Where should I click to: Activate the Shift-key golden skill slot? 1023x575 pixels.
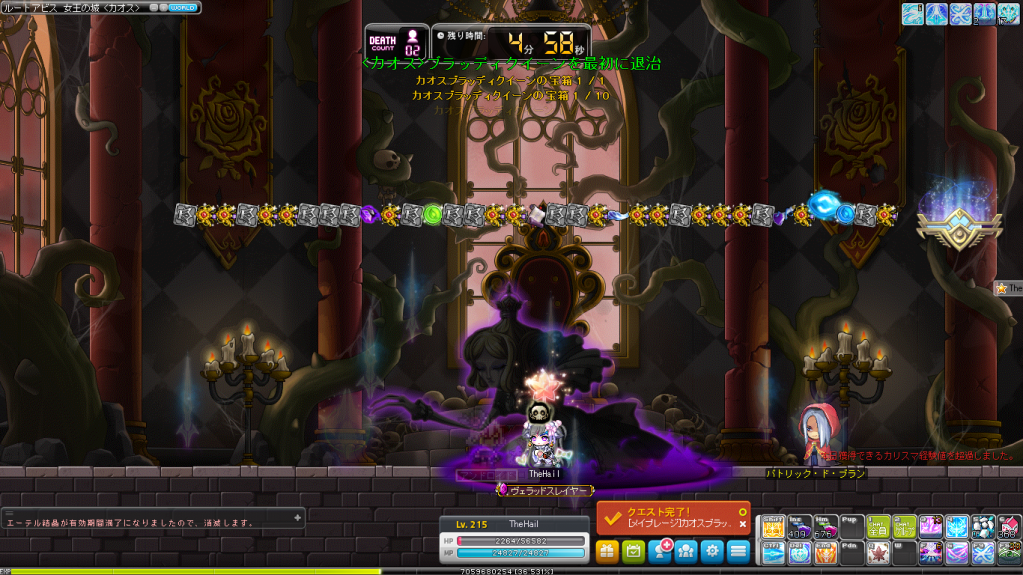[773, 527]
